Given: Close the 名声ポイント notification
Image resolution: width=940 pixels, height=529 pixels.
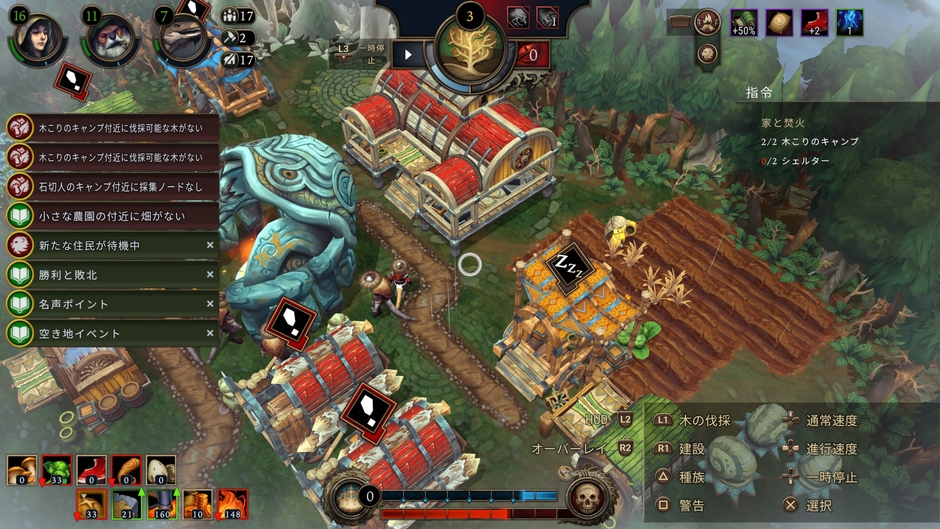Looking at the screenshot, I should point(210,304).
